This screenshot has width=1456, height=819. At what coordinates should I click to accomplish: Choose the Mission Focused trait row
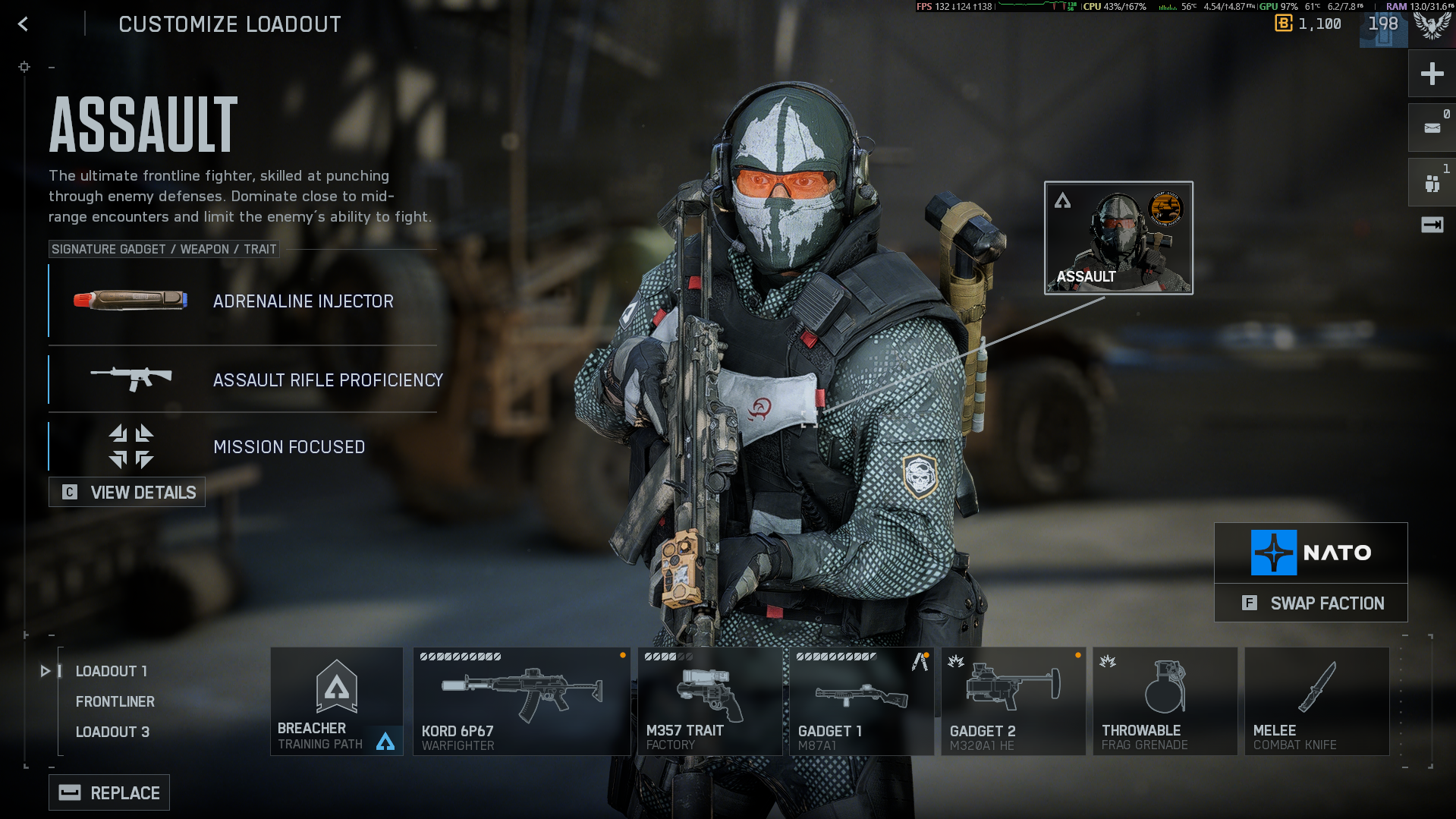tap(243, 447)
